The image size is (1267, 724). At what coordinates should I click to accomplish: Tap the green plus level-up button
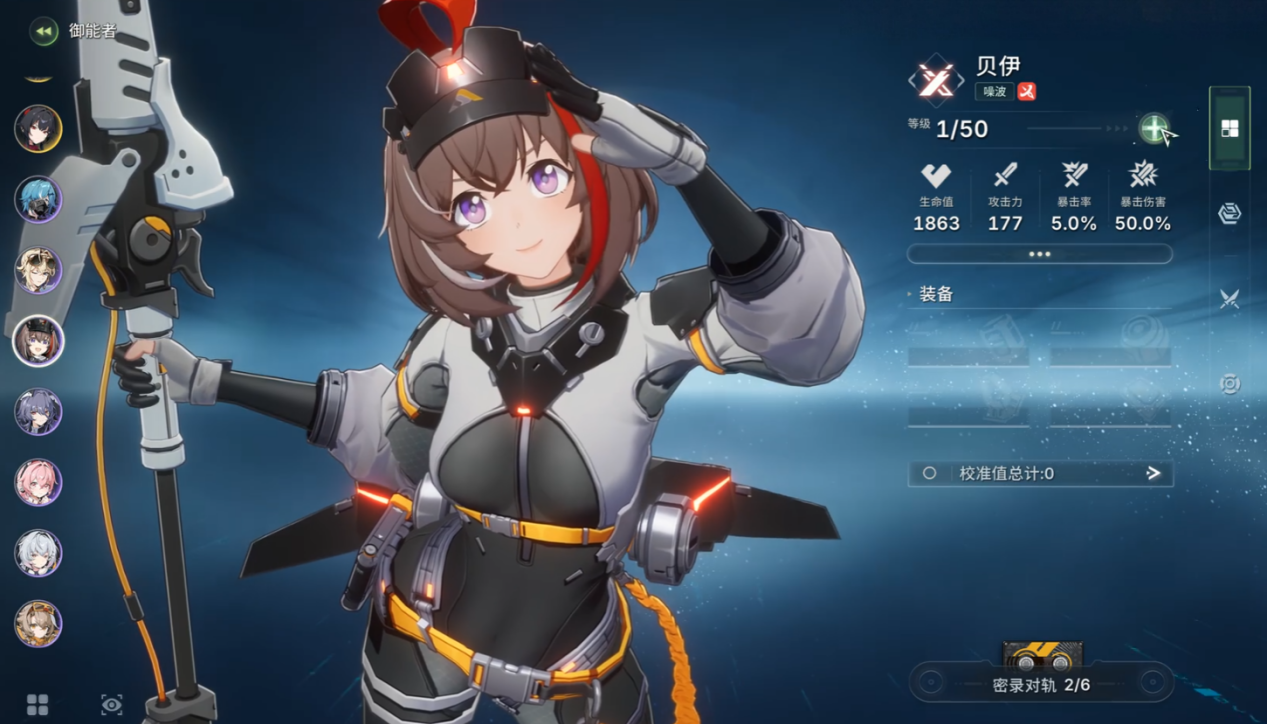(x=1154, y=128)
